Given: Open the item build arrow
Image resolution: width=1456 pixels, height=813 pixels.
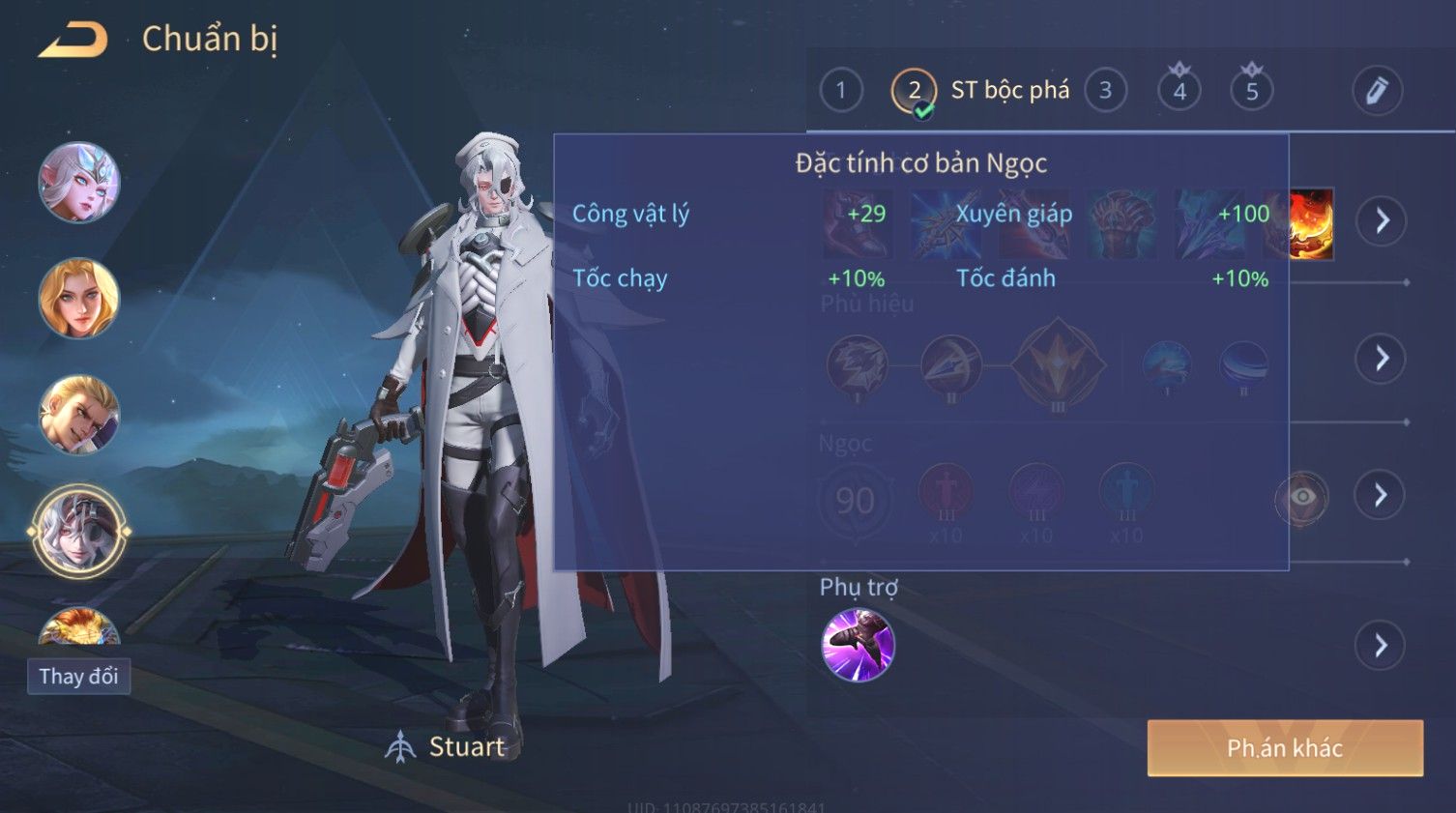Looking at the screenshot, I should pyautogui.click(x=1382, y=220).
